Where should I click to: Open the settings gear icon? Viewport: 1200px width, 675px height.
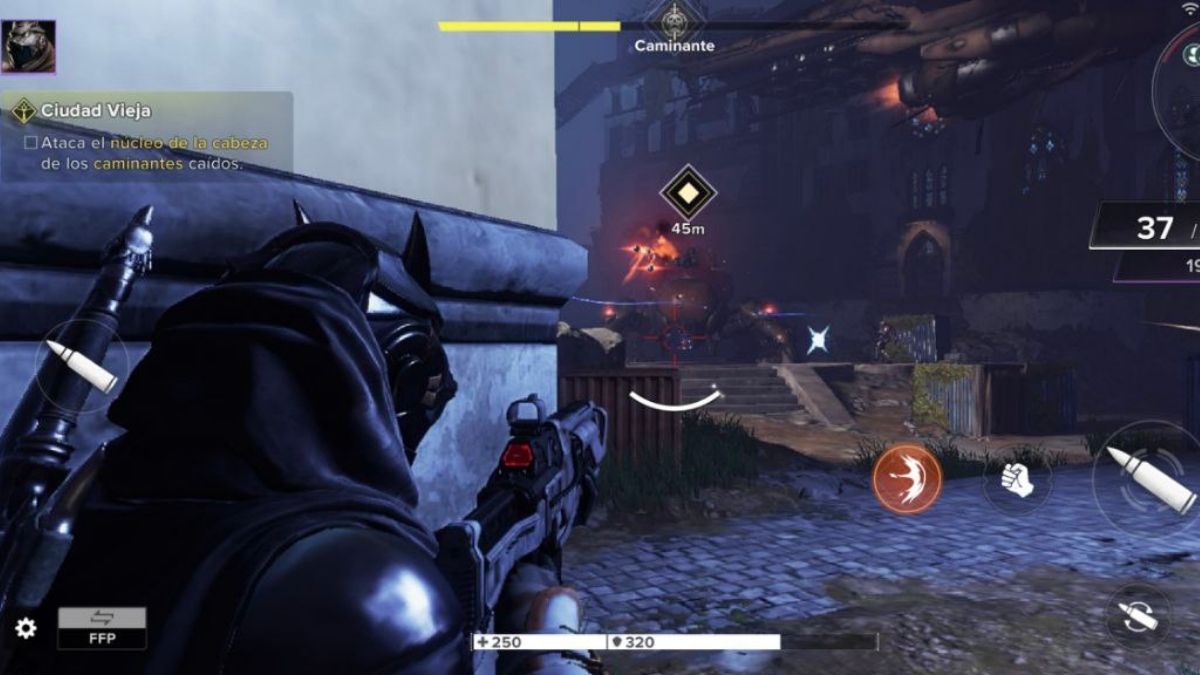click(x=26, y=628)
